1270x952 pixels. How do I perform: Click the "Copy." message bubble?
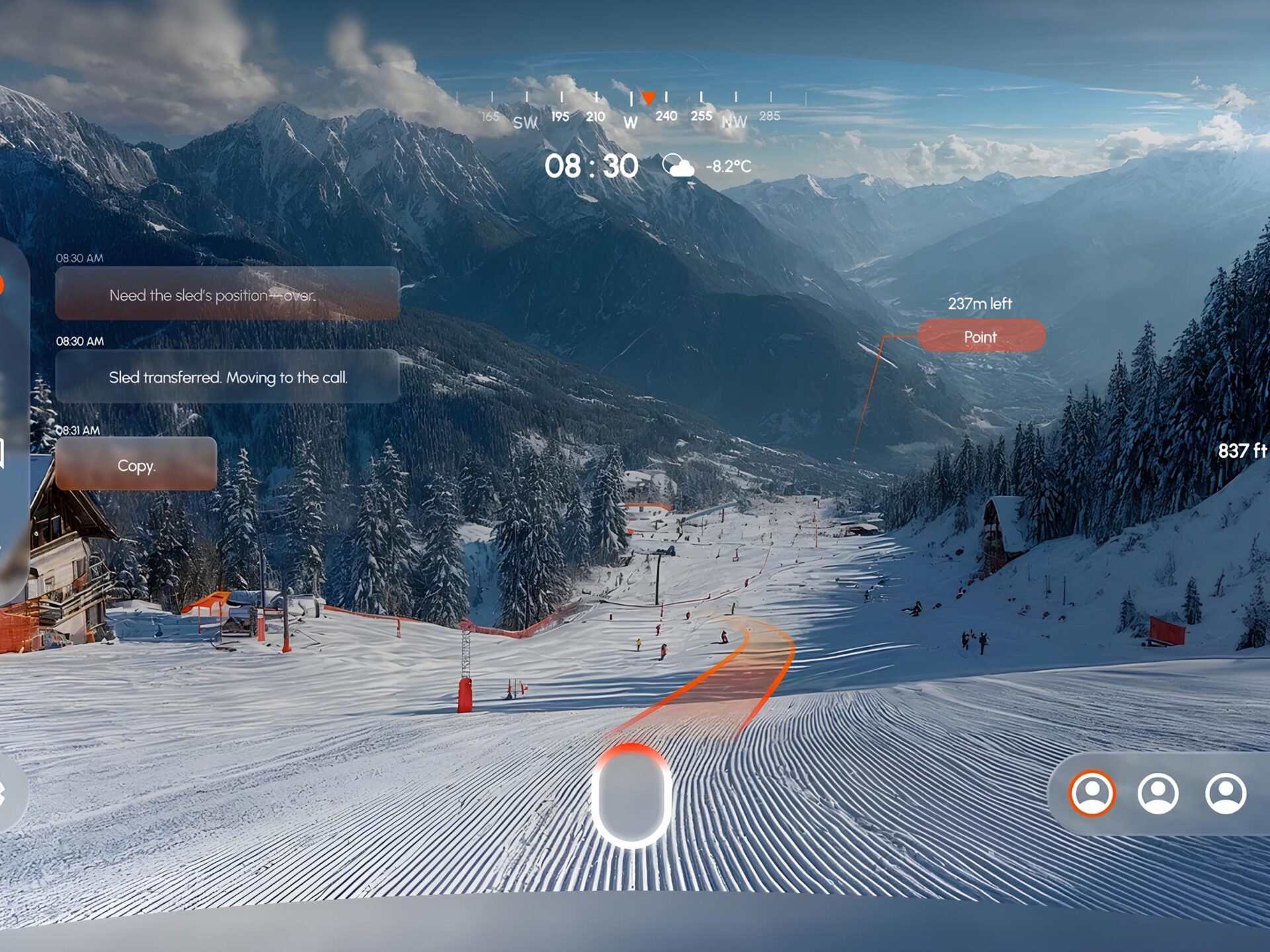(x=136, y=464)
